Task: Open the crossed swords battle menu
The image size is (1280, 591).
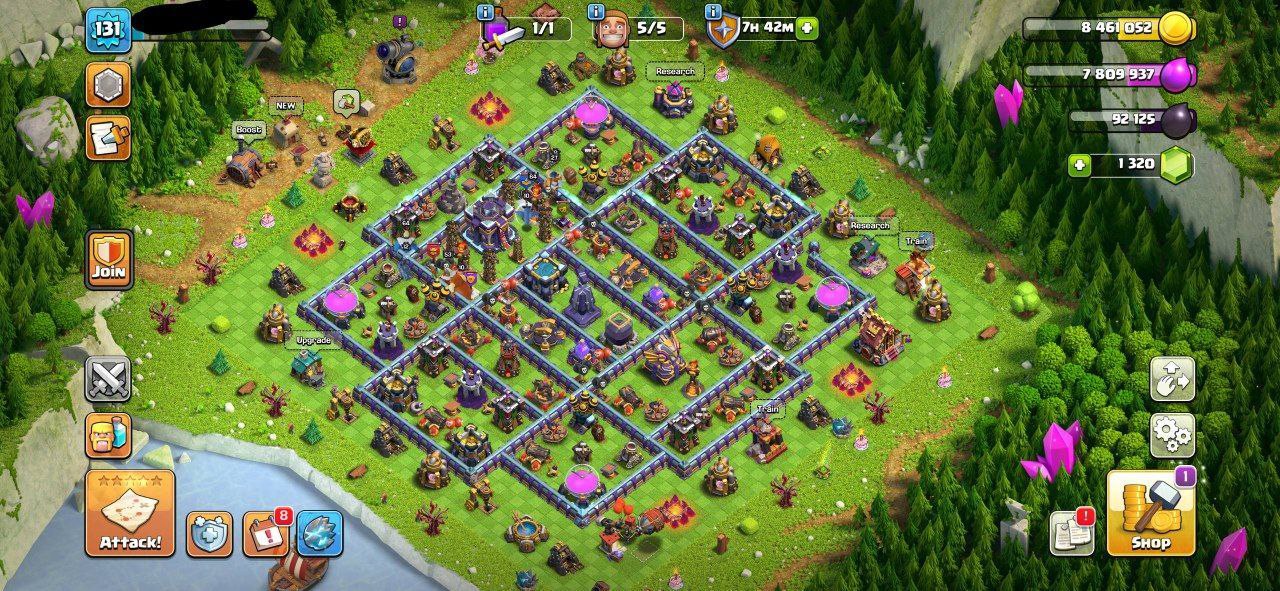Action: pyautogui.click(x=109, y=380)
